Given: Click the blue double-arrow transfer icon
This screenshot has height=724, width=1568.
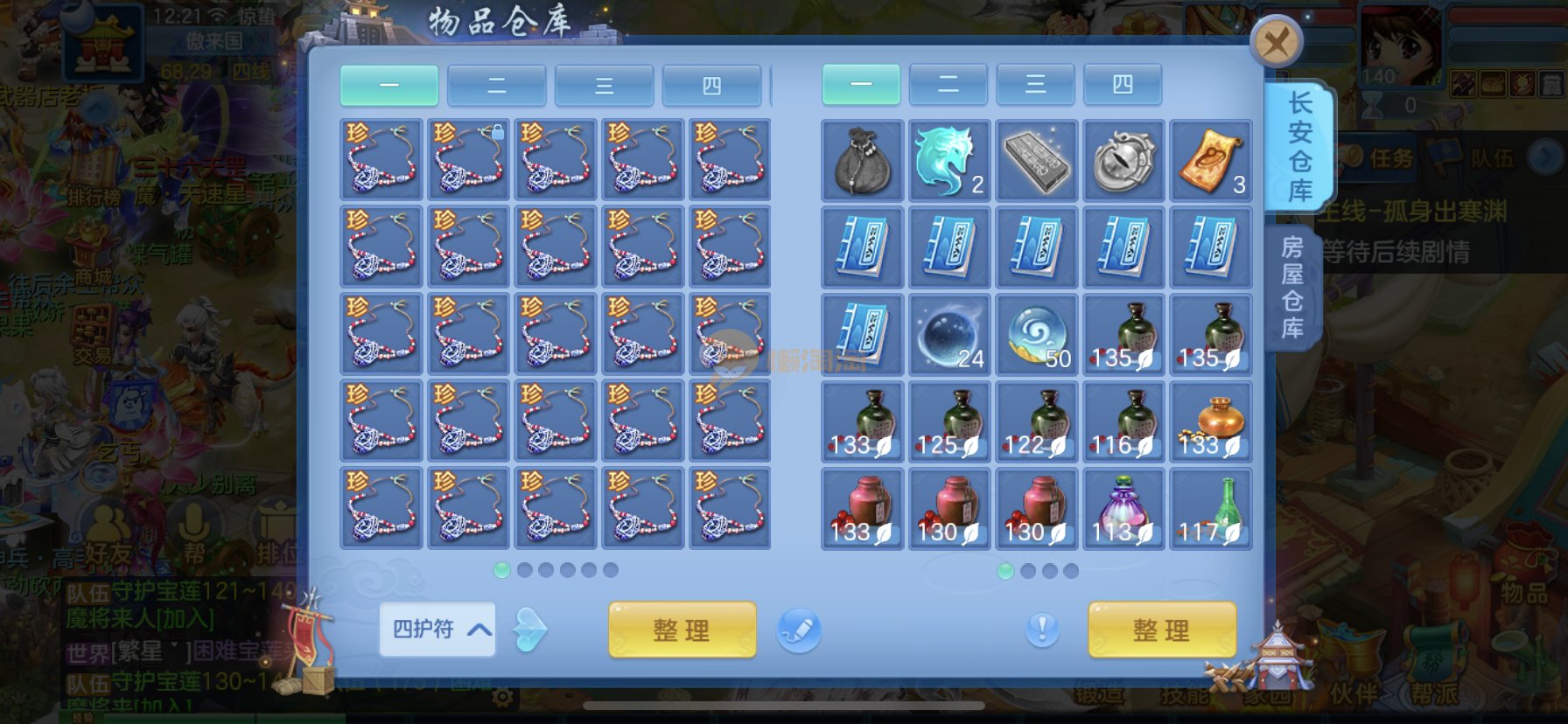Looking at the screenshot, I should click(x=529, y=630).
